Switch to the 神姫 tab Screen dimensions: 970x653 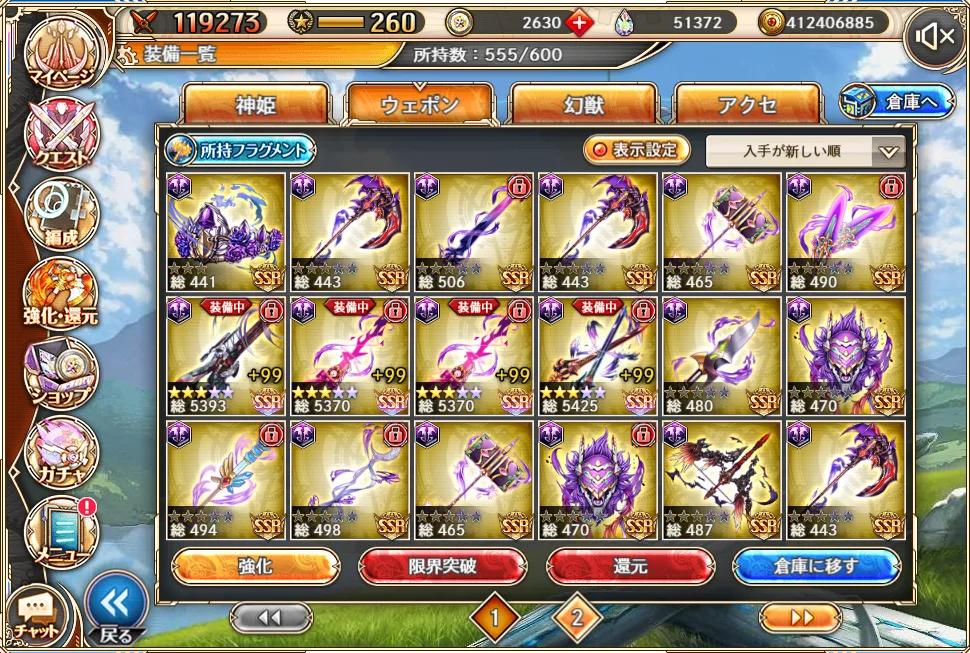click(255, 105)
